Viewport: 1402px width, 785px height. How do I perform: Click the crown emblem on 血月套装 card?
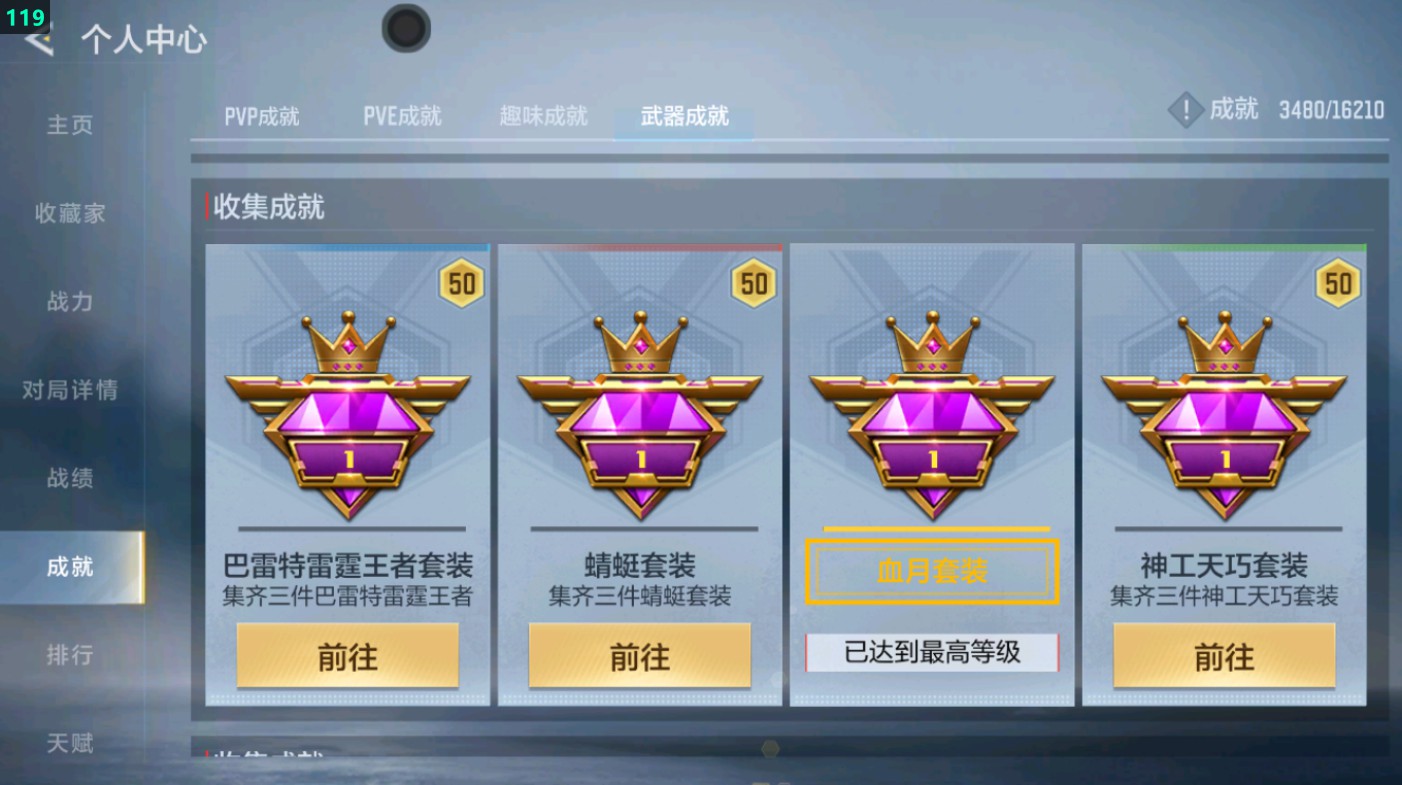pos(930,342)
